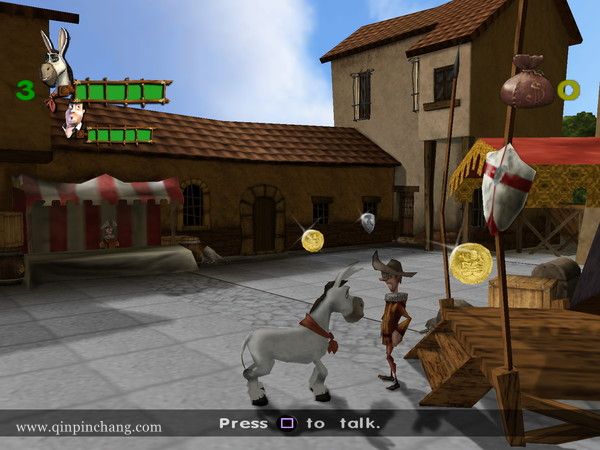Open the money bag coin icon

pyautogui.click(x=525, y=82)
